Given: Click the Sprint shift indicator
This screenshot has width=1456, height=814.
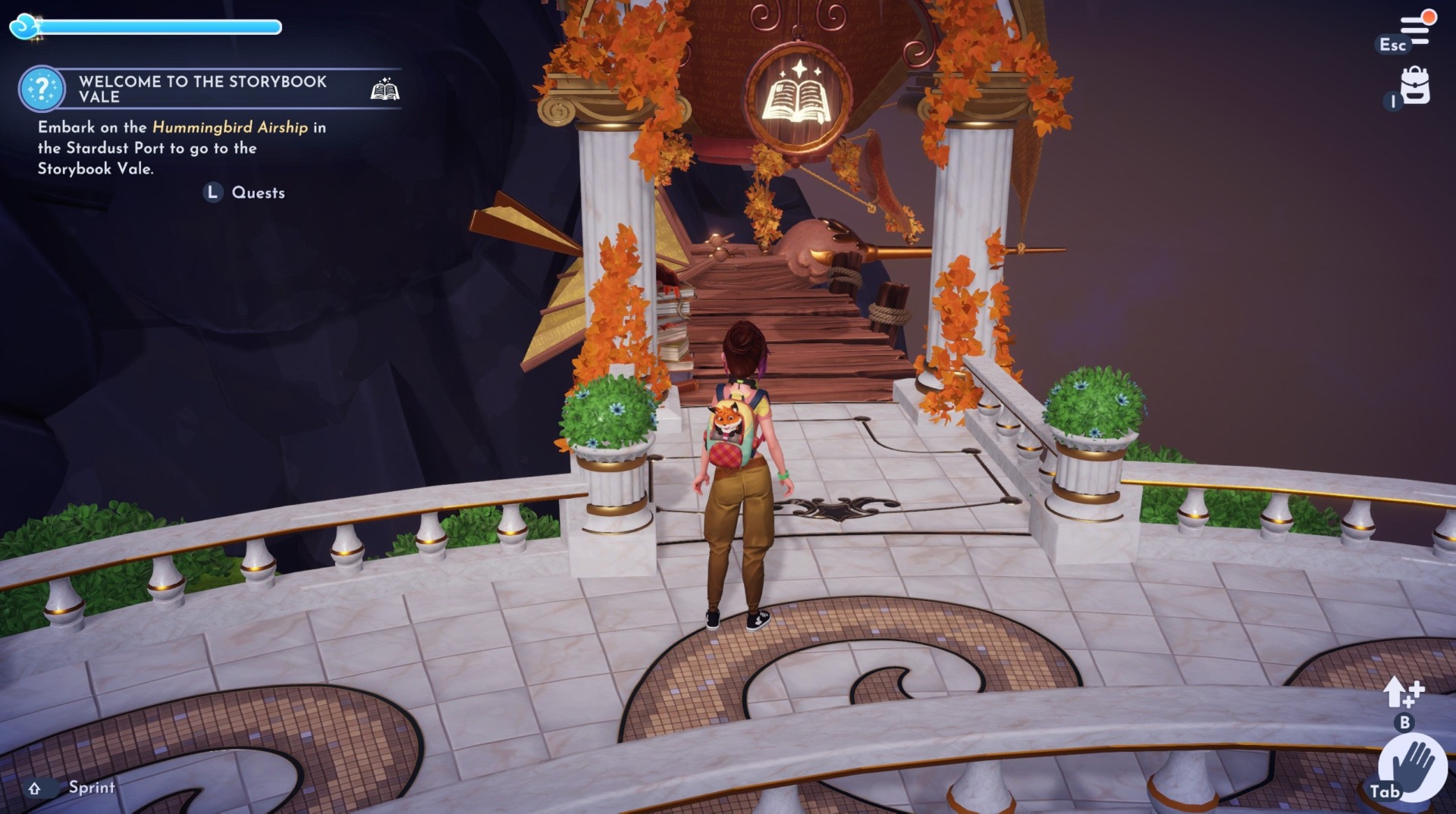Looking at the screenshot, I should click(x=33, y=788).
